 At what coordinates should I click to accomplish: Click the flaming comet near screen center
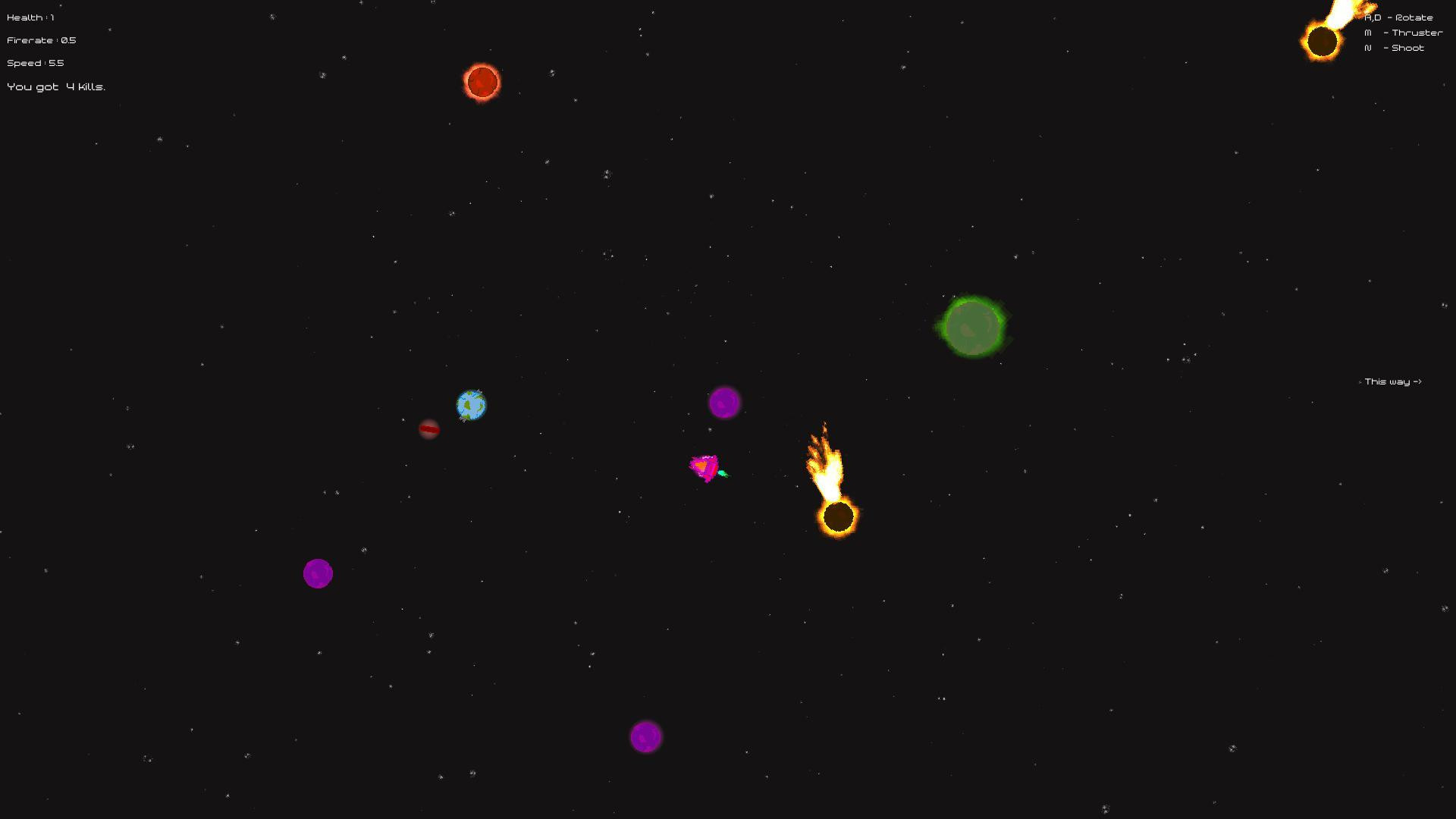tap(838, 516)
